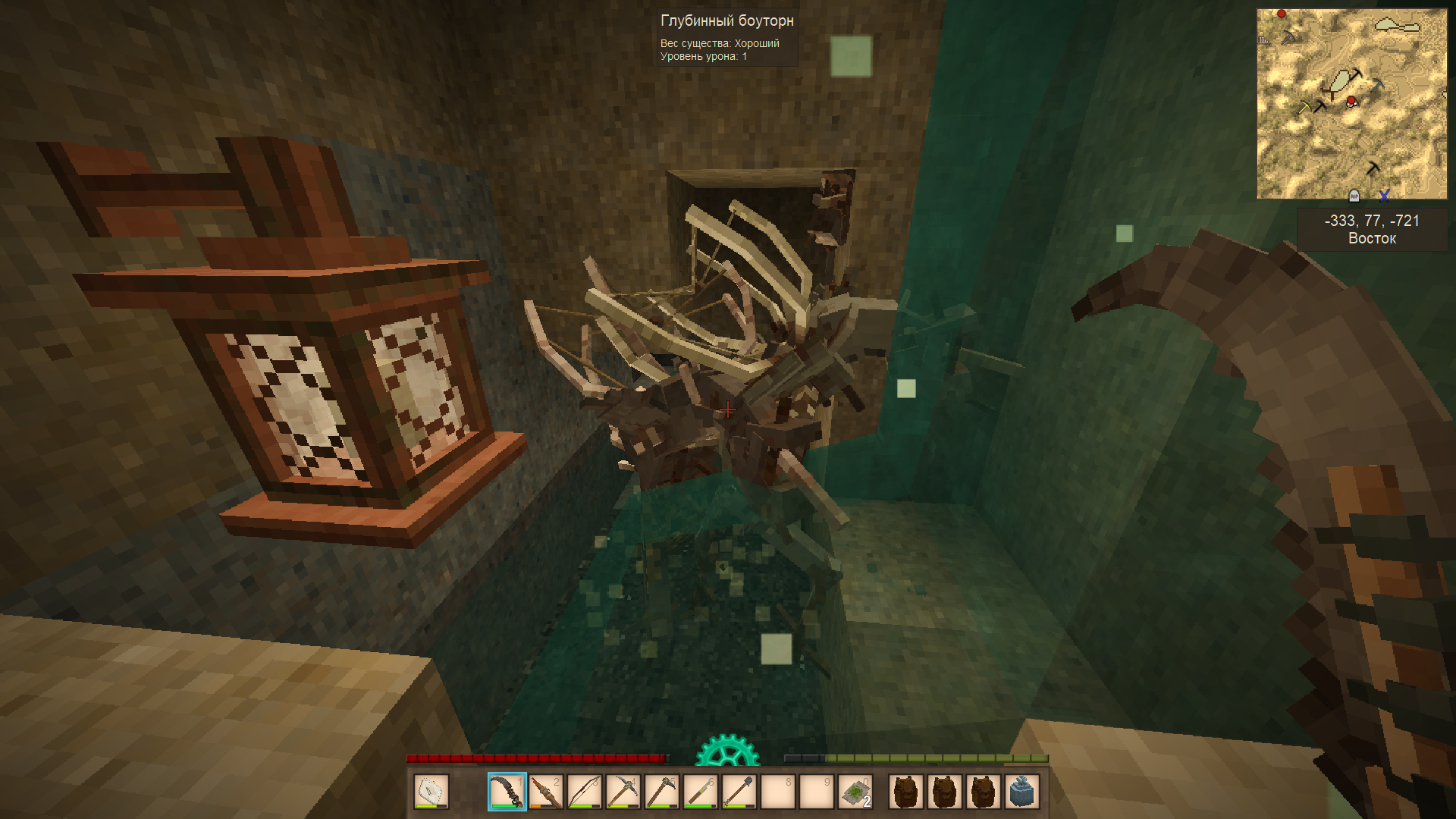Equip the bow from the hotbar
Viewport: 1456px width, 819px height.
pos(585,792)
